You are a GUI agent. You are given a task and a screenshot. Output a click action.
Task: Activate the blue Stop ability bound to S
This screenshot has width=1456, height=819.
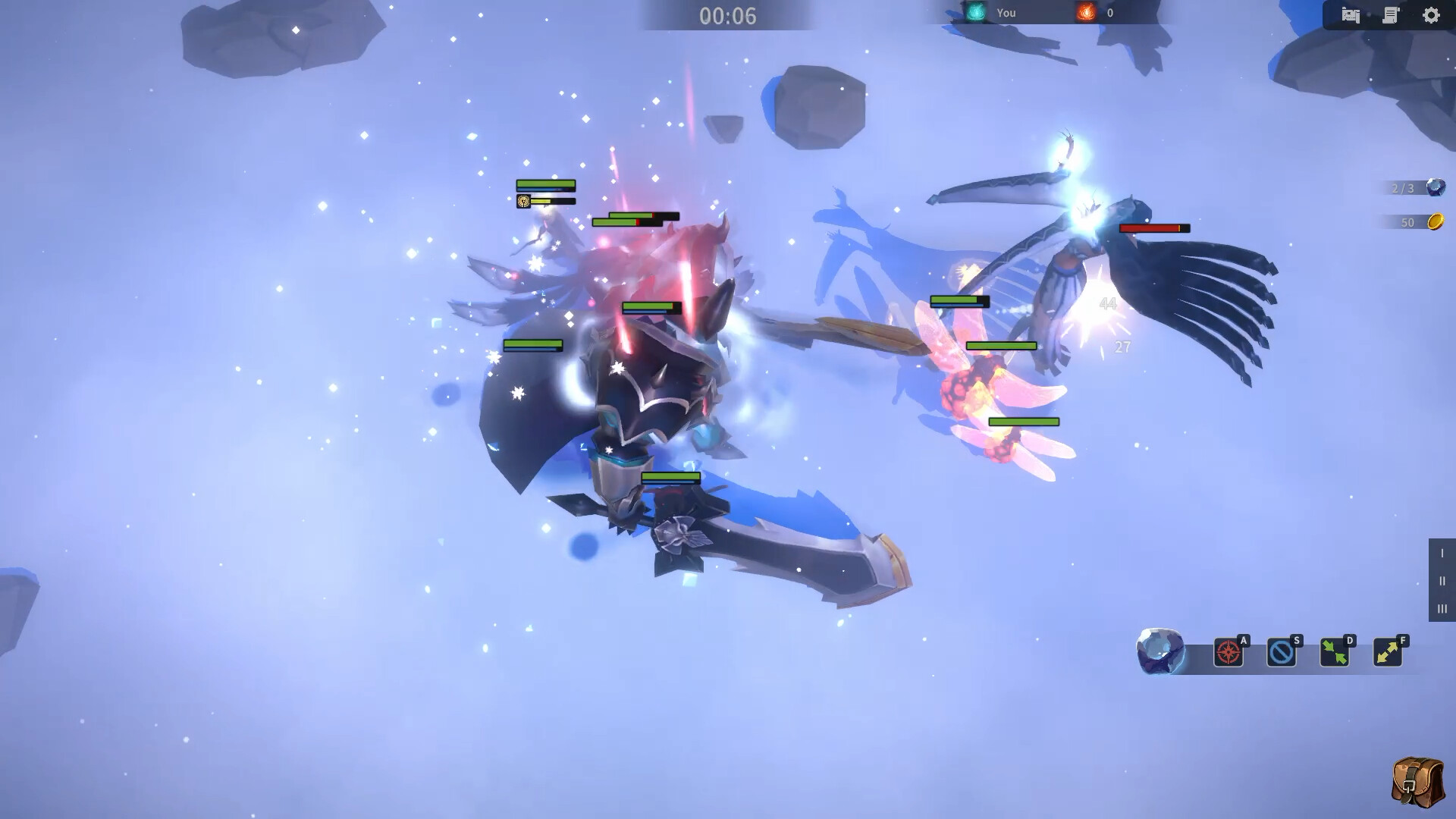(1283, 653)
